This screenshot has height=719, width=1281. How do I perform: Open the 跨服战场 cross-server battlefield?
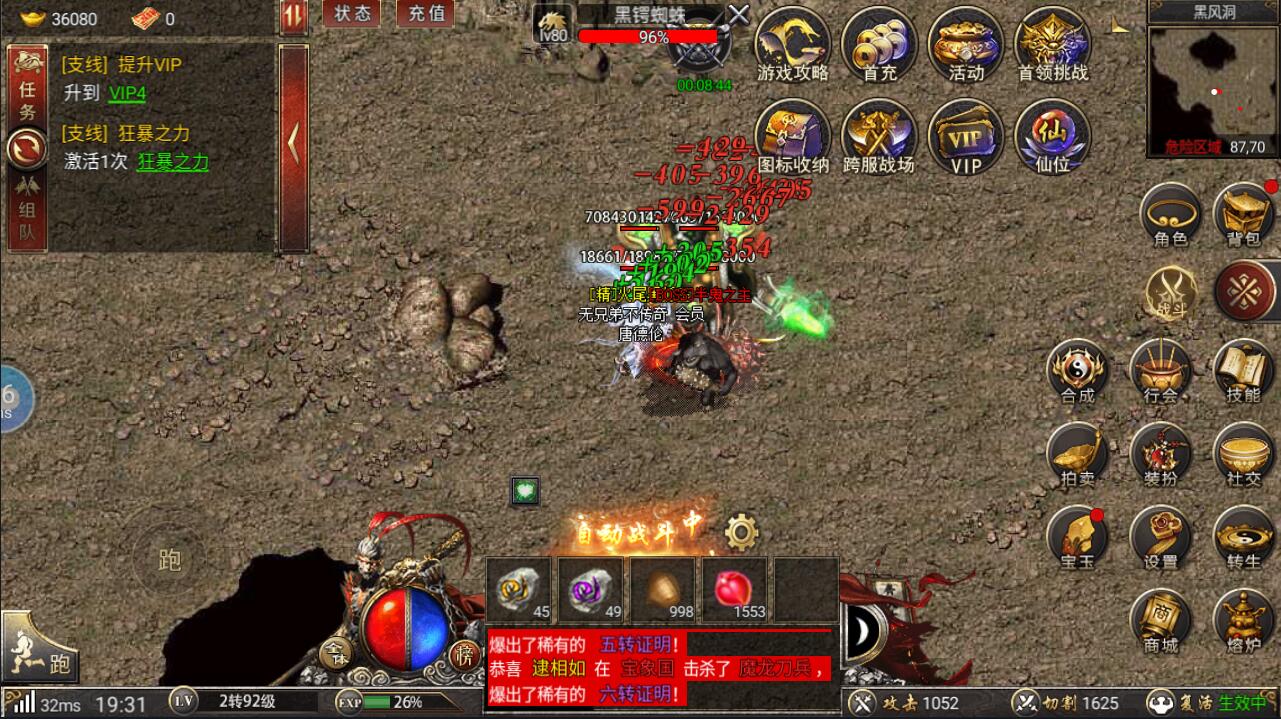879,138
